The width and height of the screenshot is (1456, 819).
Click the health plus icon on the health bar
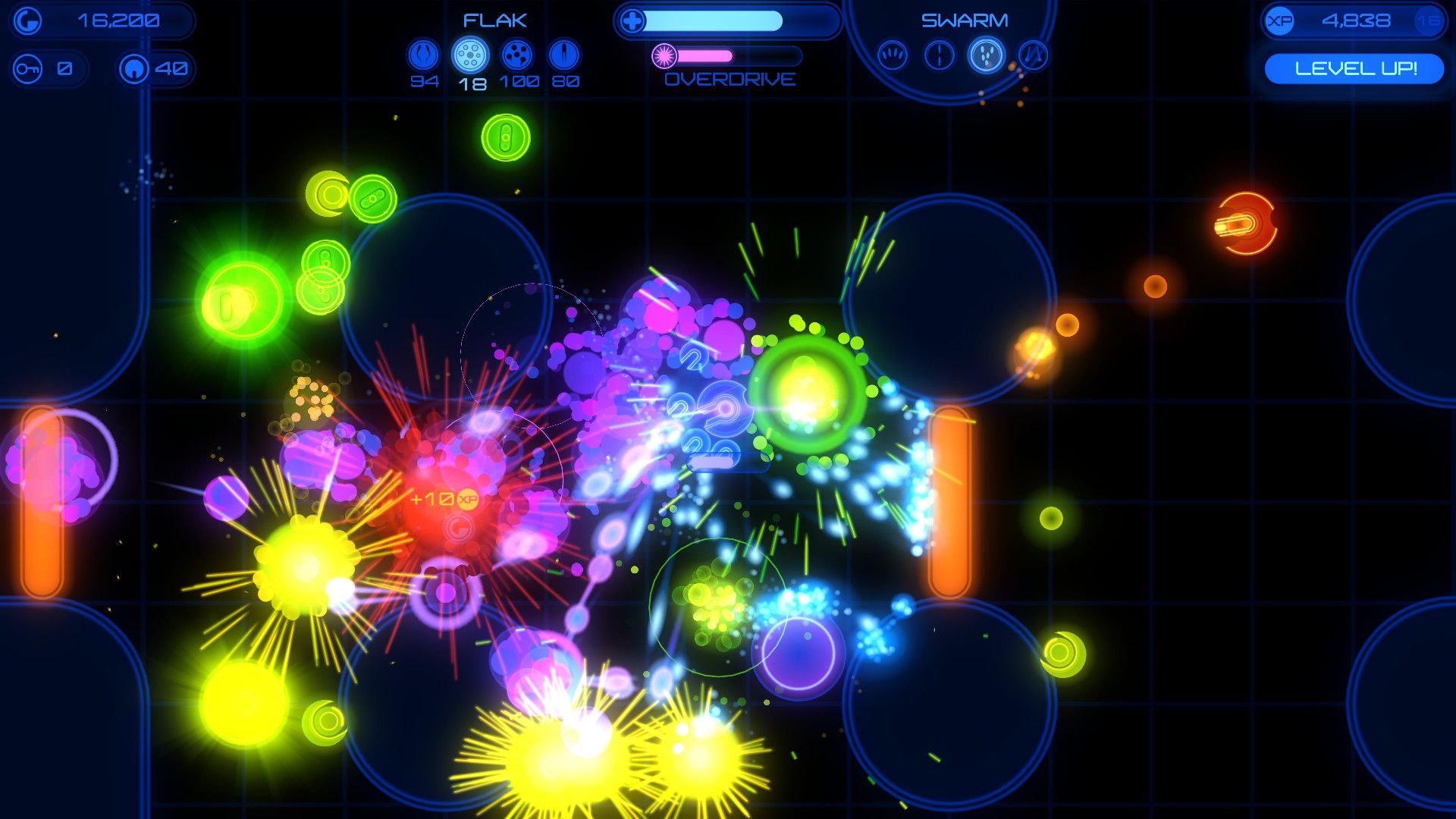pos(632,20)
